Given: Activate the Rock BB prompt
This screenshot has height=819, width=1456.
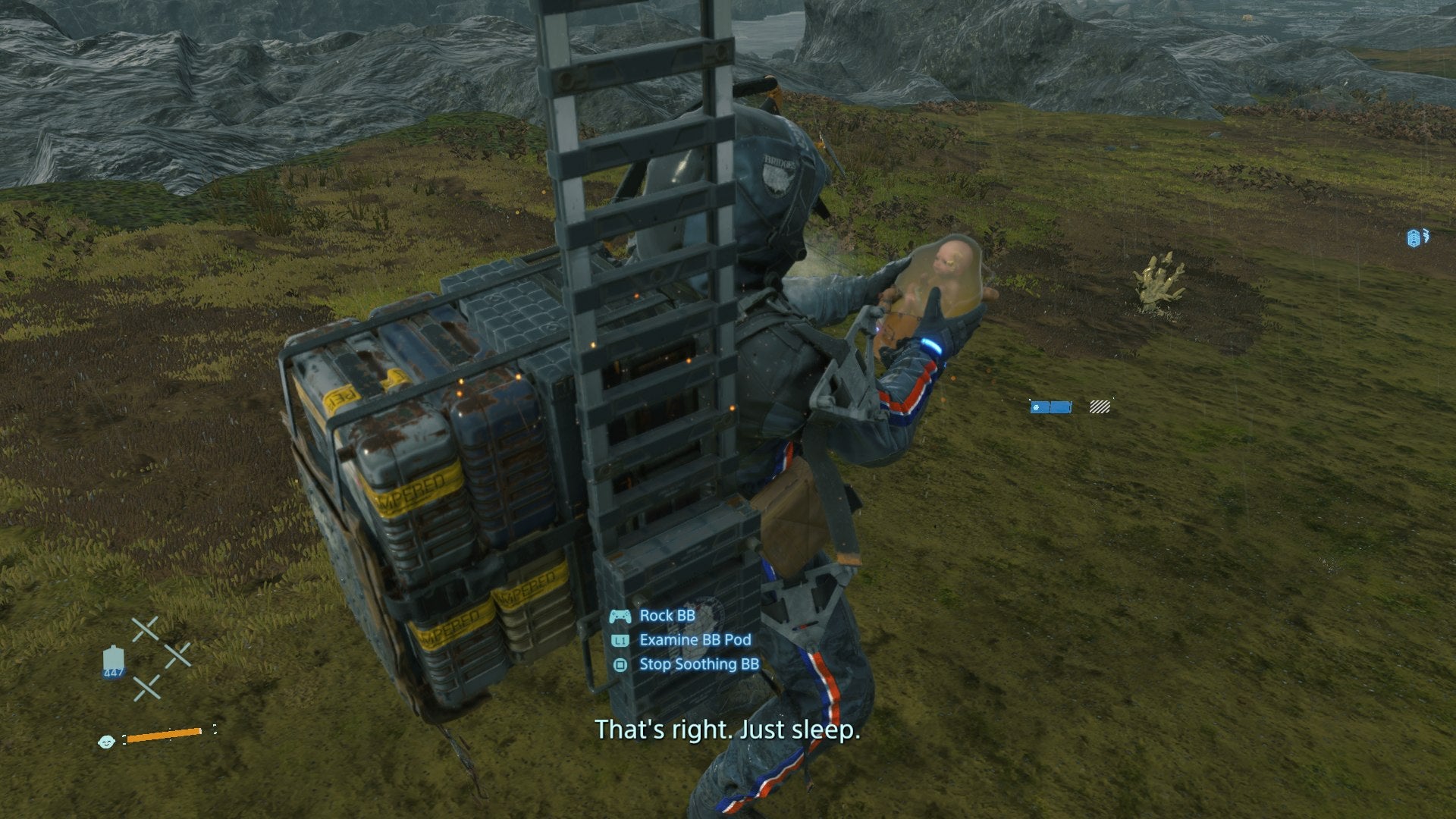Looking at the screenshot, I should [x=666, y=615].
